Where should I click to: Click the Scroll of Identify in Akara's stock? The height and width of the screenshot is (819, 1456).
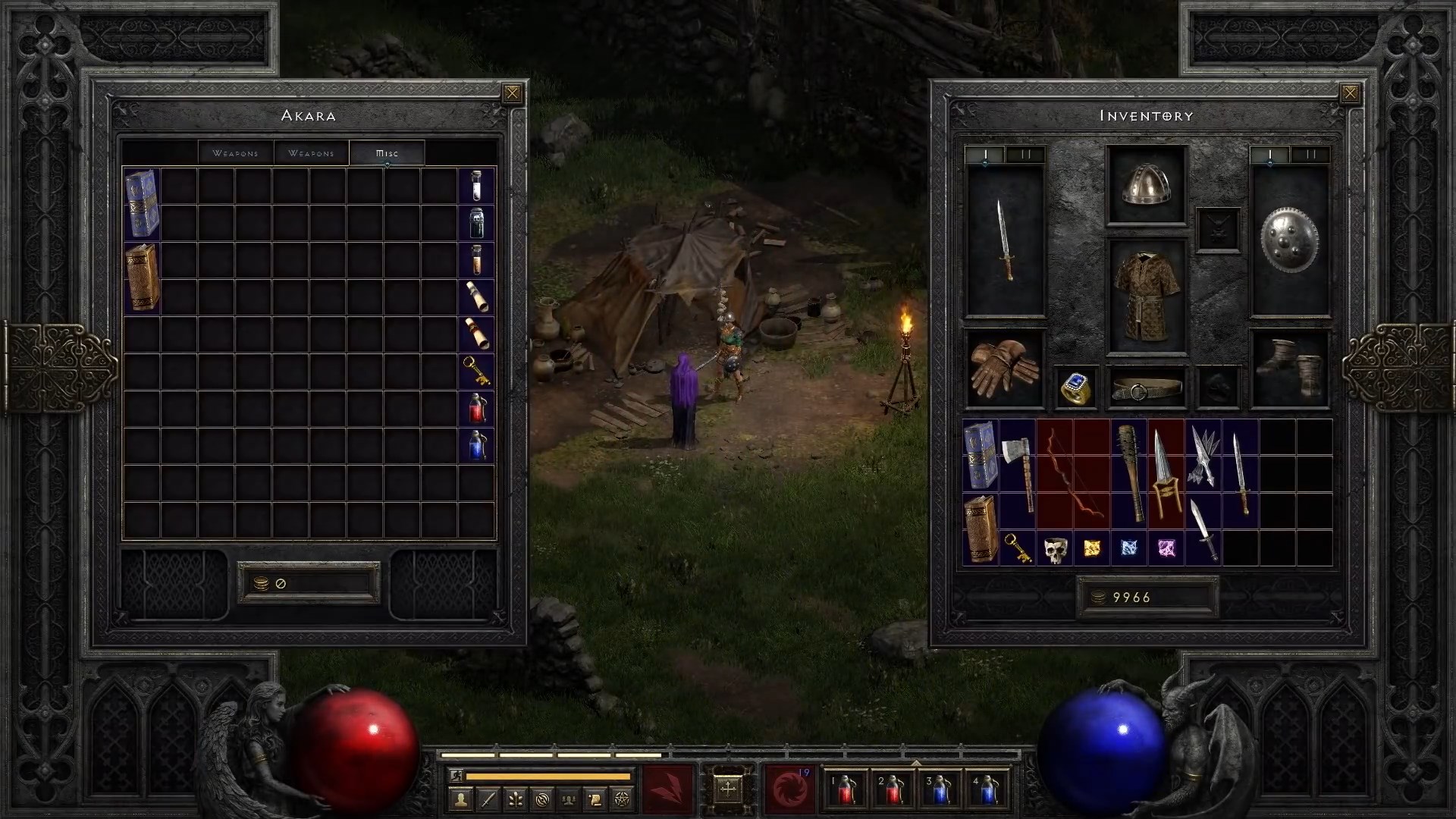point(478,334)
